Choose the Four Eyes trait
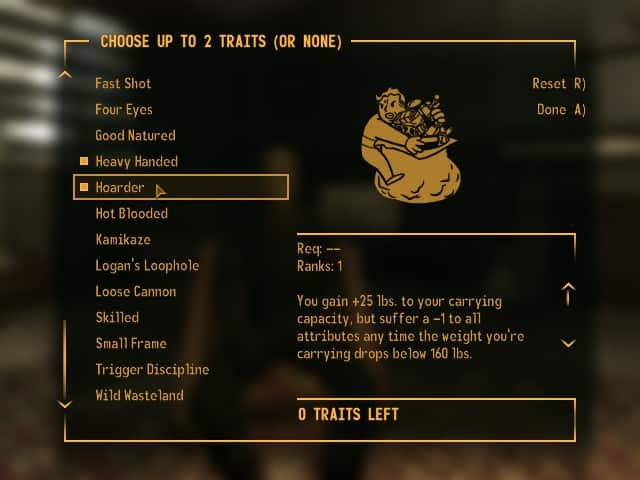640x480 pixels. [124, 109]
